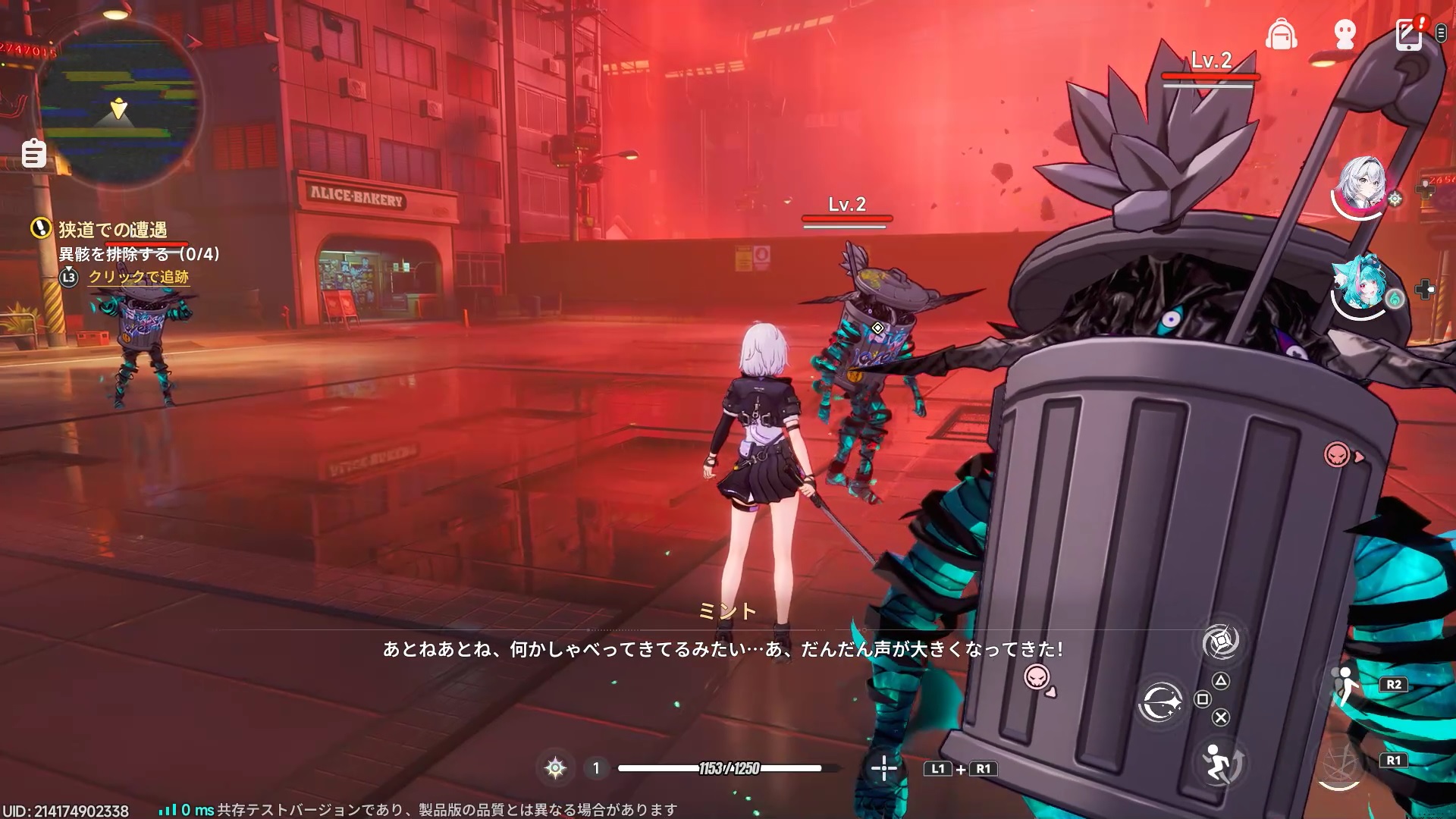Image resolution: width=1456 pixels, height=819 pixels.
Task: Open the phone menu with red alert
Action: click(1408, 34)
